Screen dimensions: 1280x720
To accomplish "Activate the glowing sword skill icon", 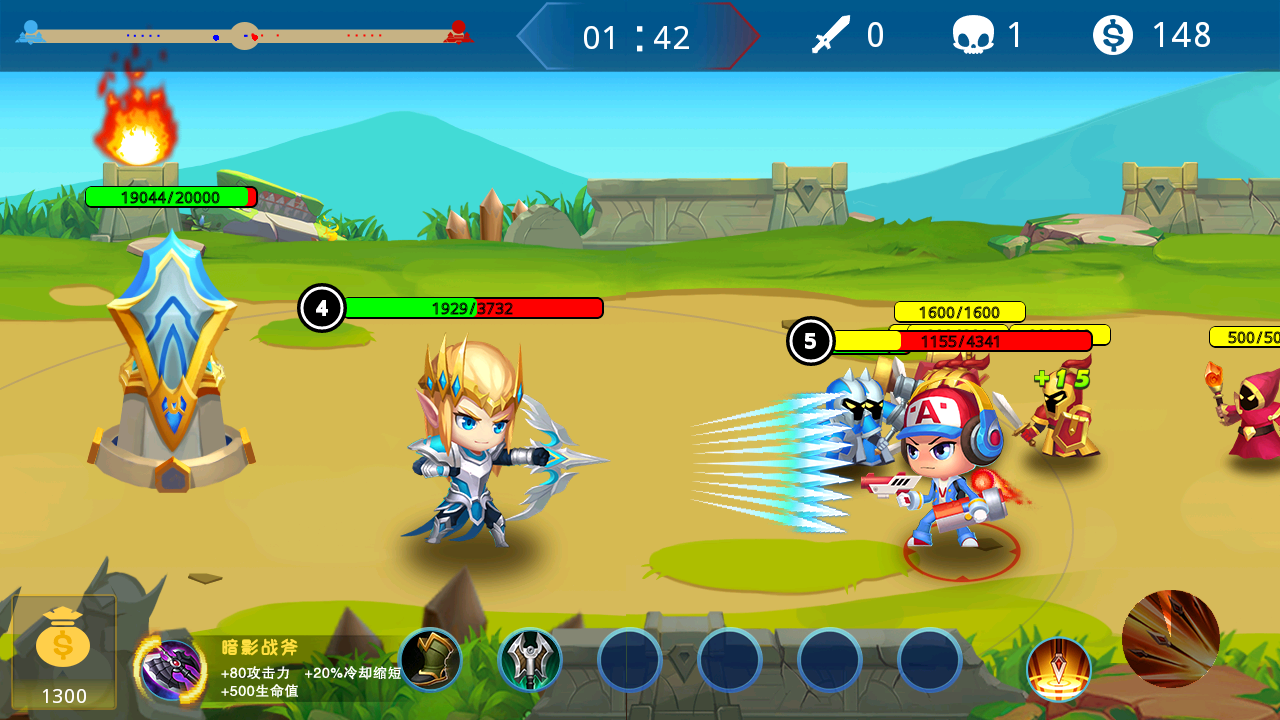I will [1058, 669].
